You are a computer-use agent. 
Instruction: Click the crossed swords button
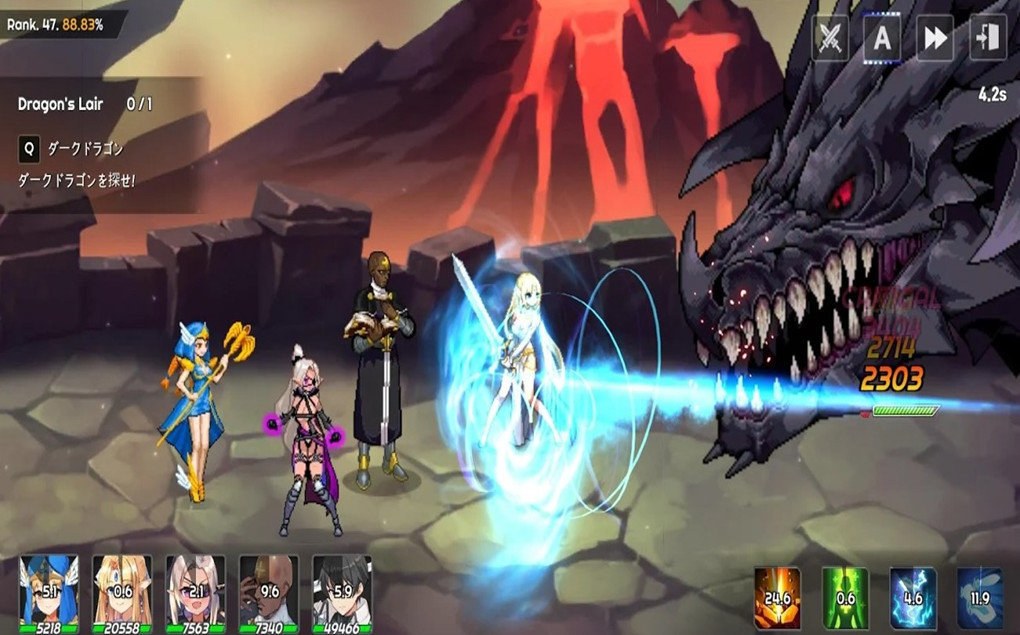[x=830, y=39]
